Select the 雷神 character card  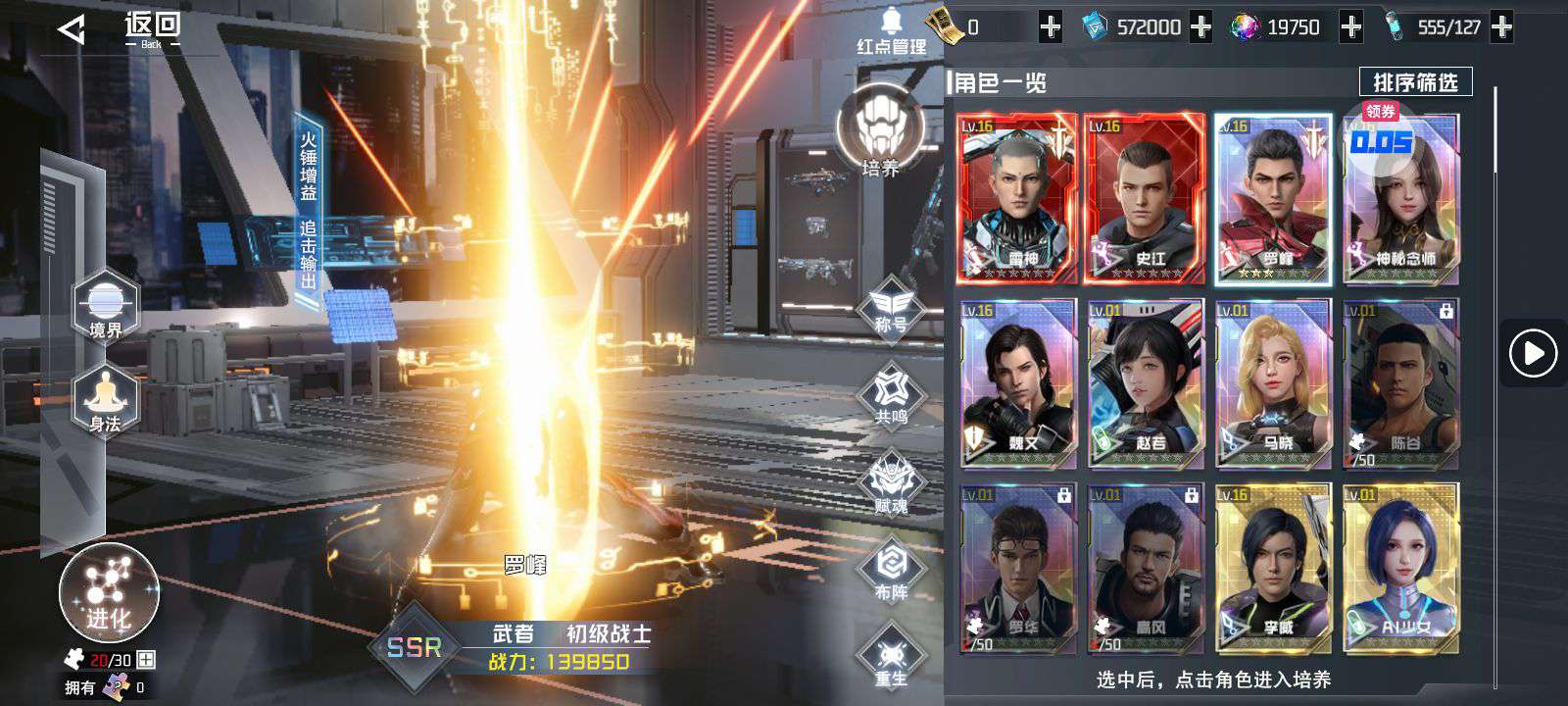(x=1017, y=199)
